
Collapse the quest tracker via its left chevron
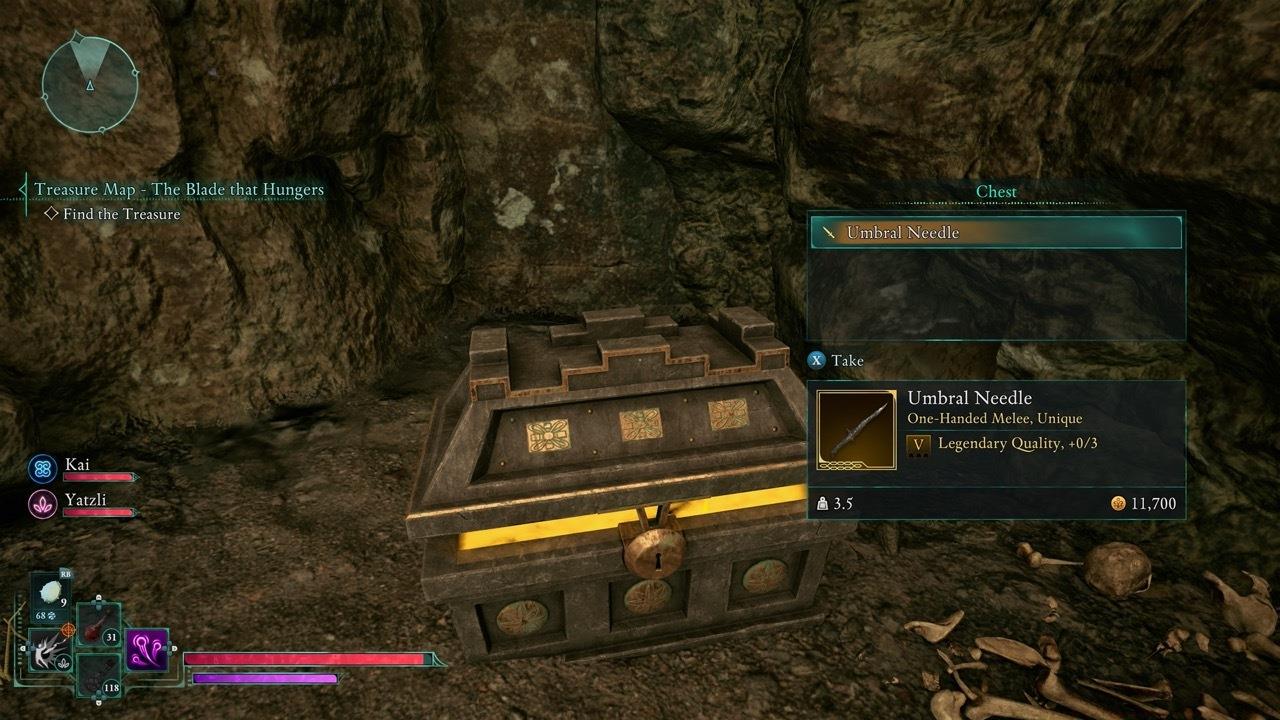point(20,188)
